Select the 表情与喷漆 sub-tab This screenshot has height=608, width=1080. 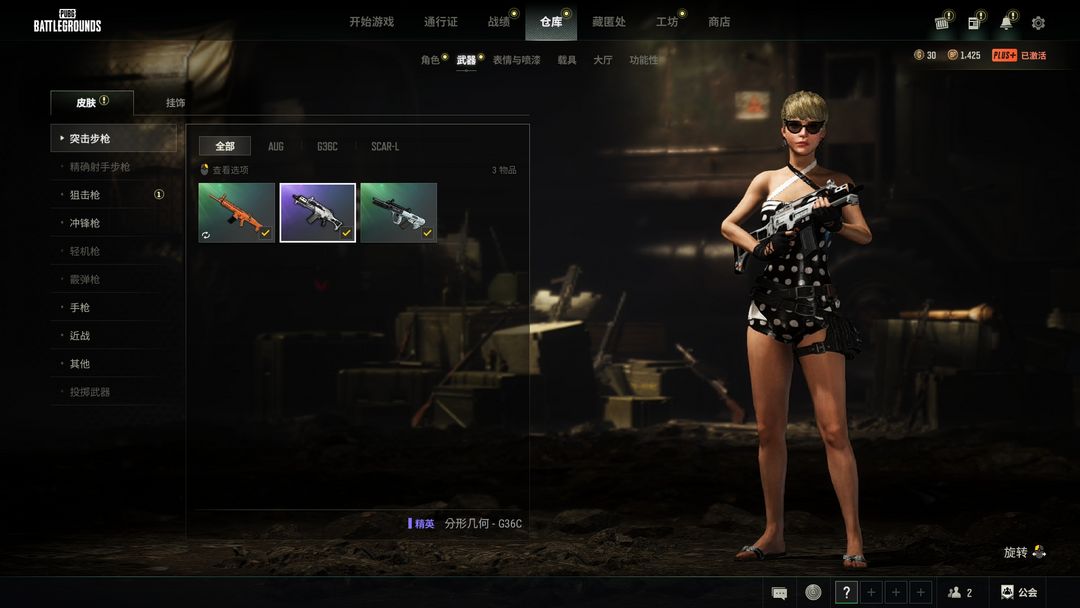pos(516,60)
